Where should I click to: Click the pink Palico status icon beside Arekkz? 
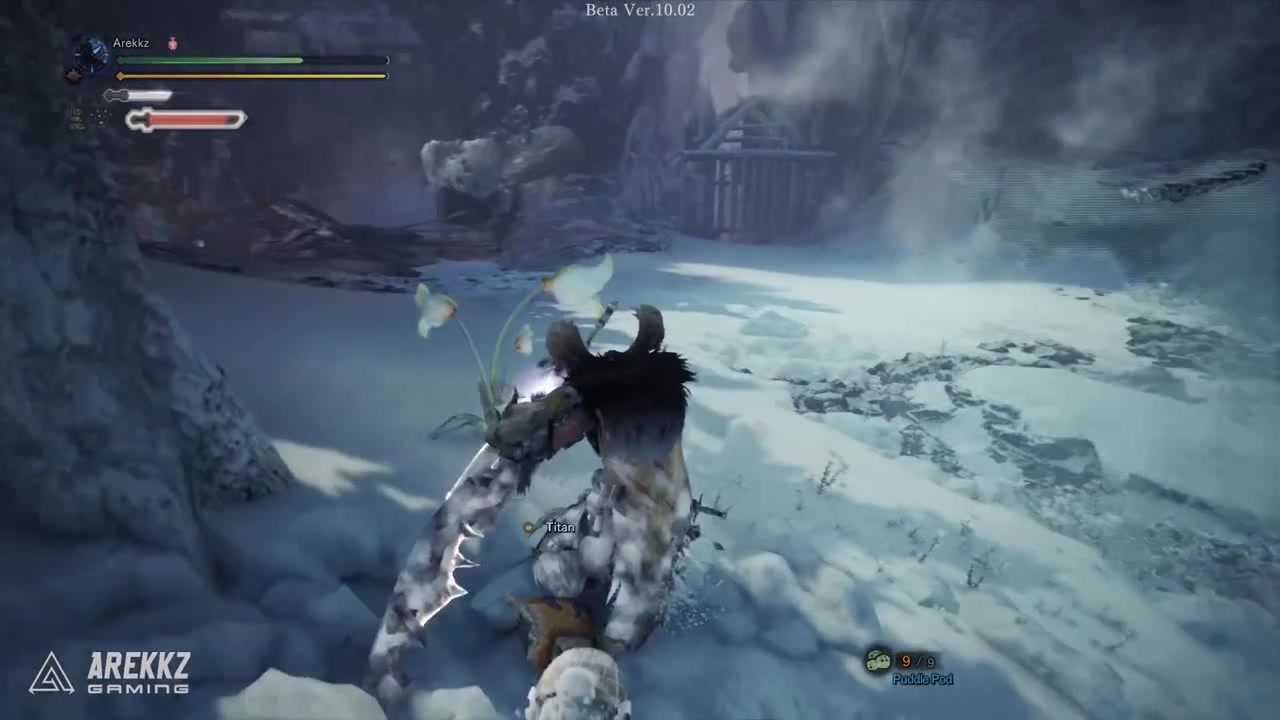173,44
